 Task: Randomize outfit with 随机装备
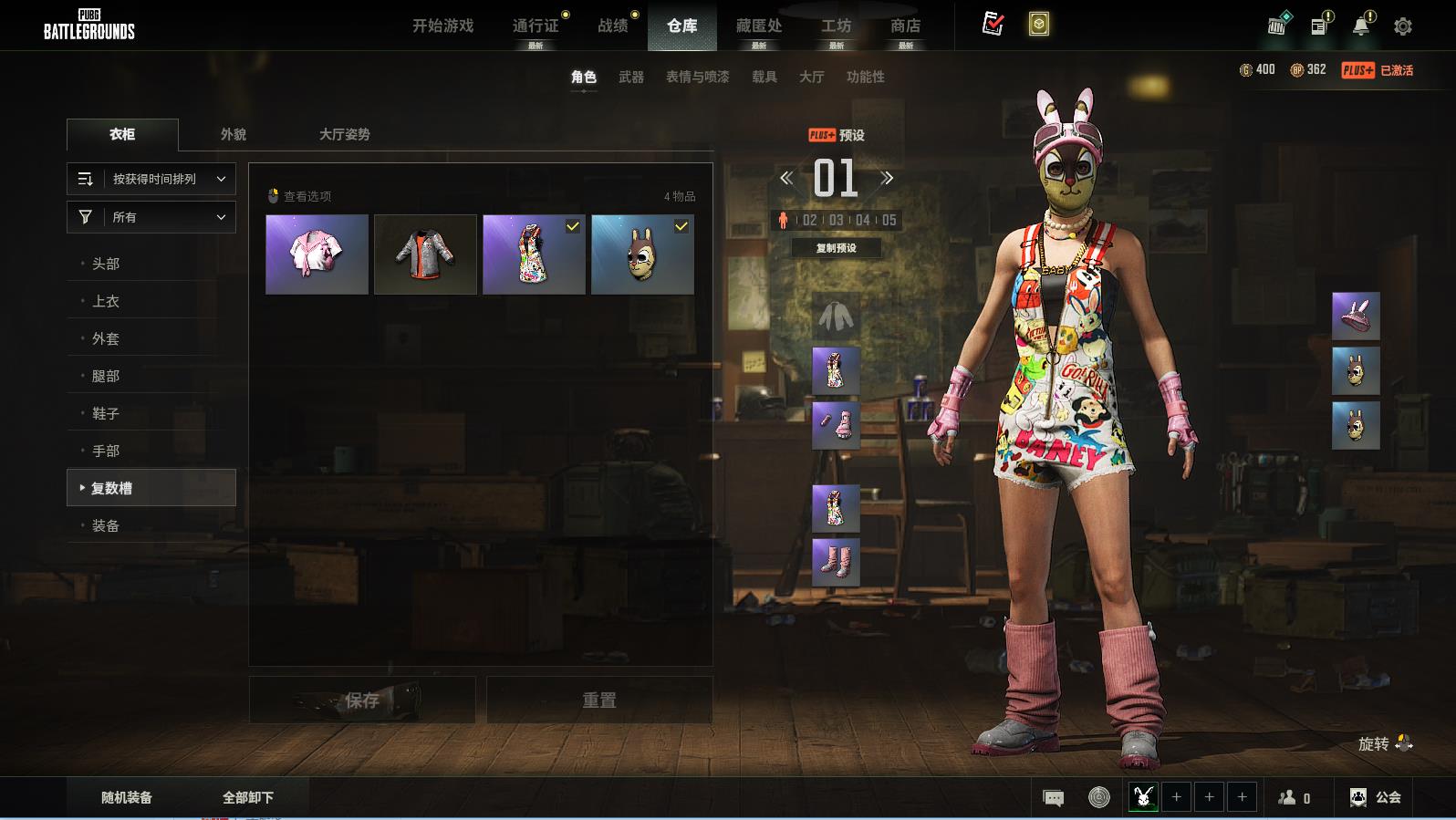pos(127,797)
